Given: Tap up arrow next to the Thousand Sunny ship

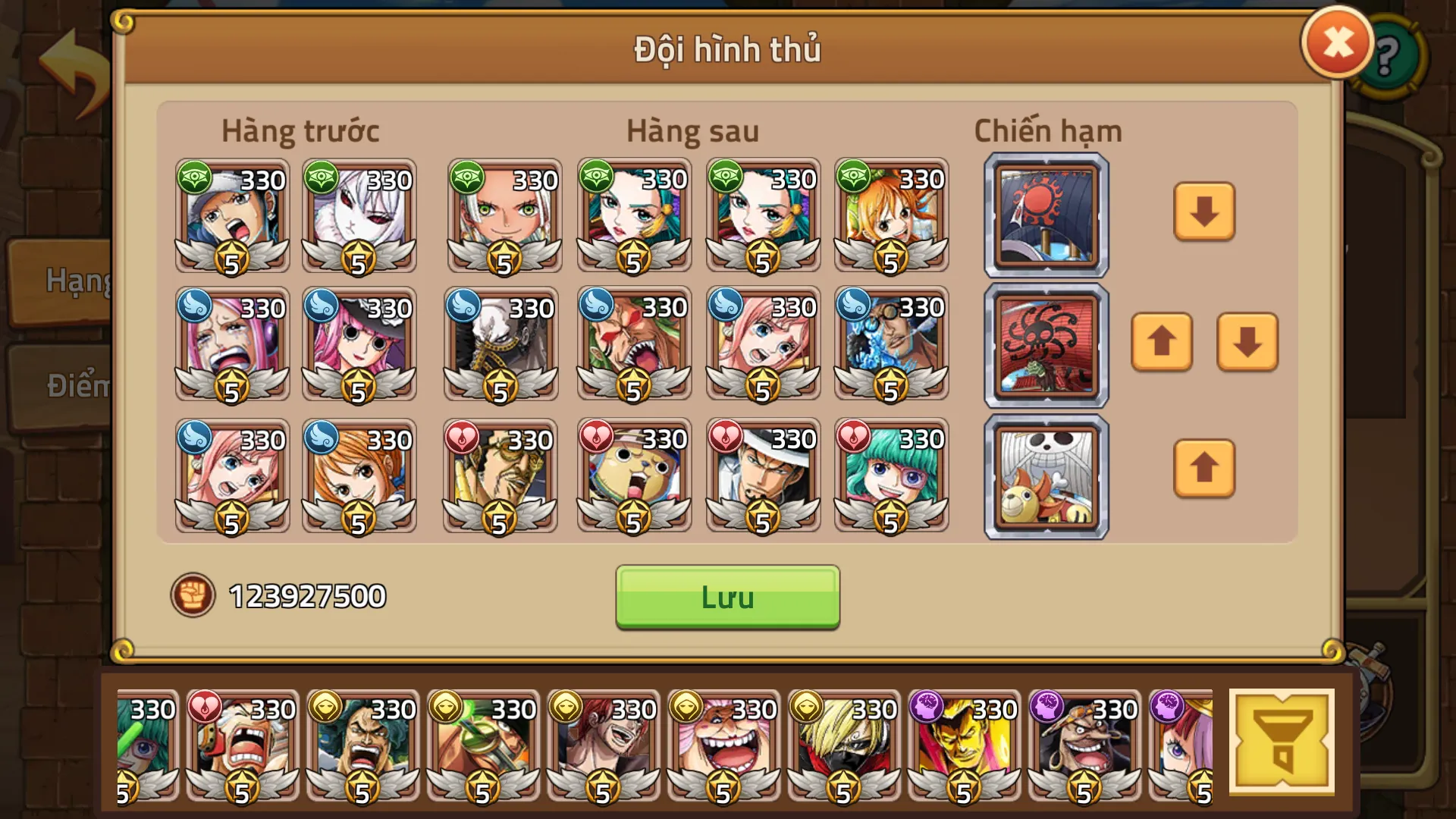Looking at the screenshot, I should coord(1203,470).
